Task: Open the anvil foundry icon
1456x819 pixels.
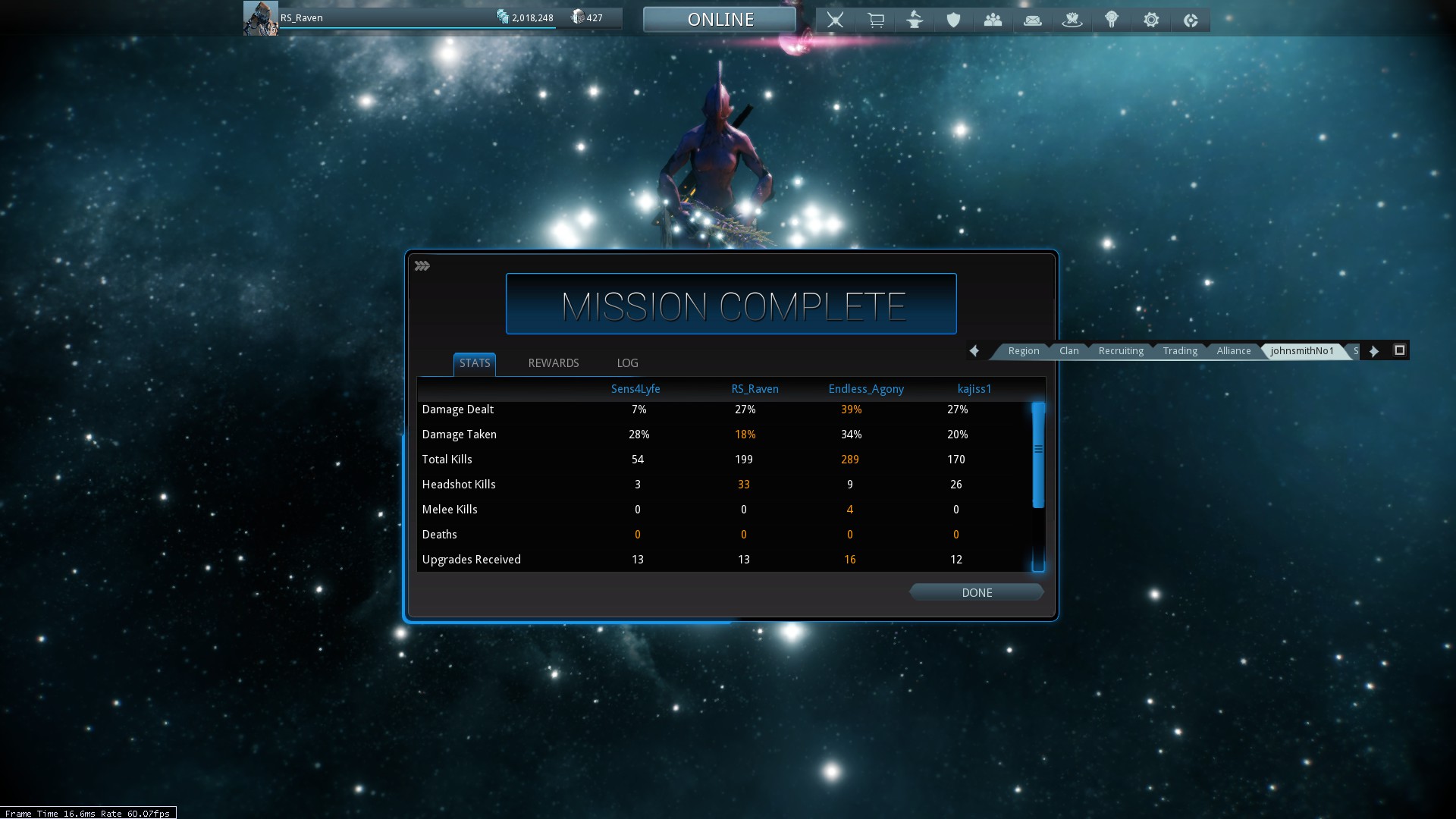Action: 915,20
